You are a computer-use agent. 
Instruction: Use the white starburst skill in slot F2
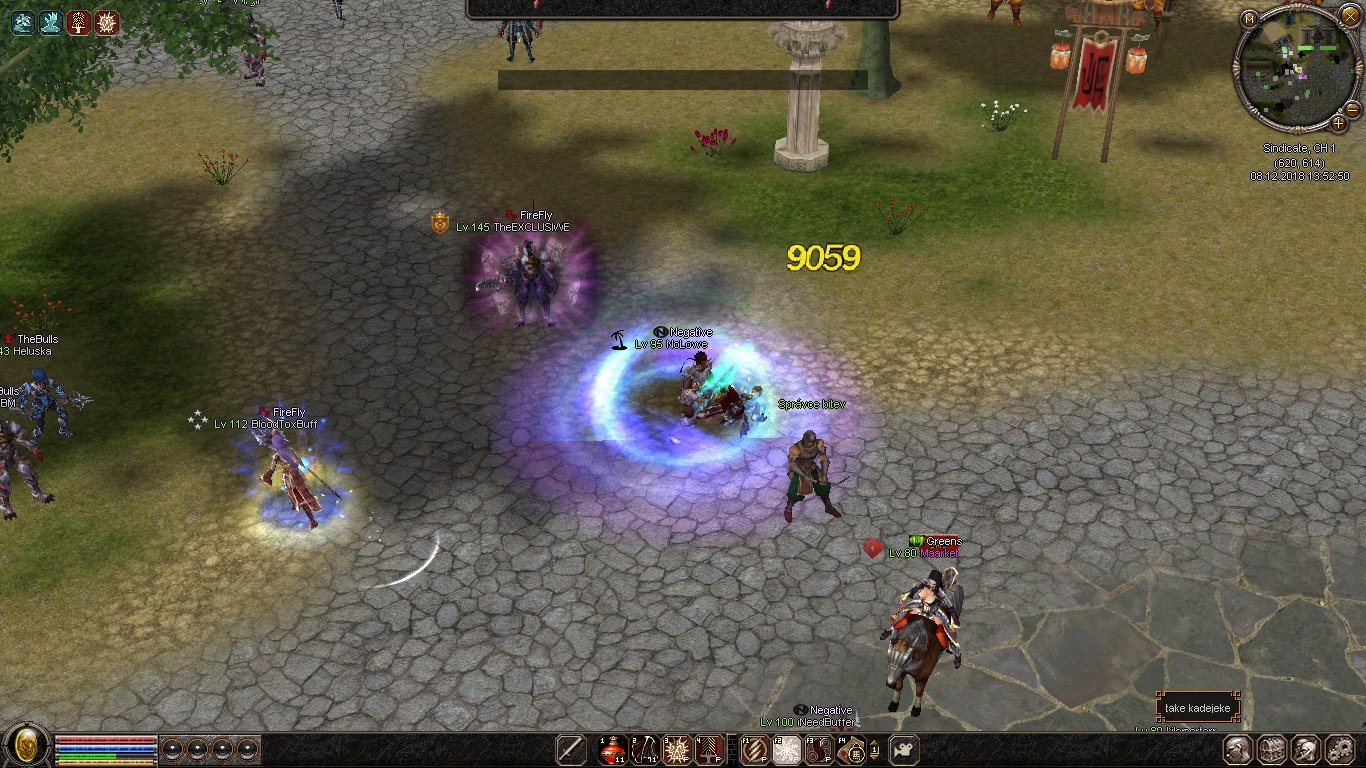tap(788, 749)
